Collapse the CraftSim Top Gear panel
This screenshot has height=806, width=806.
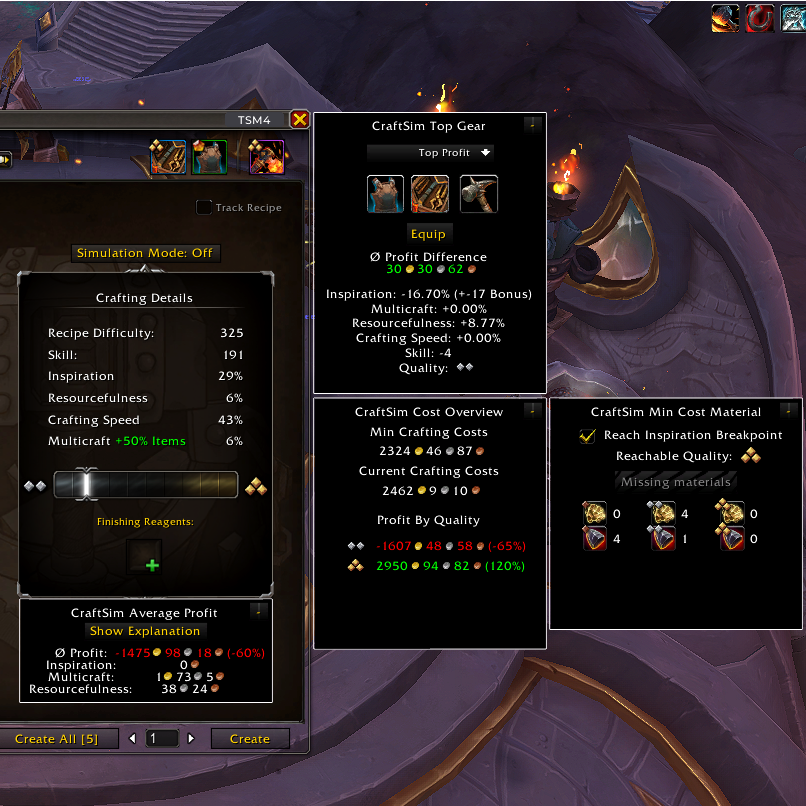coord(533,126)
